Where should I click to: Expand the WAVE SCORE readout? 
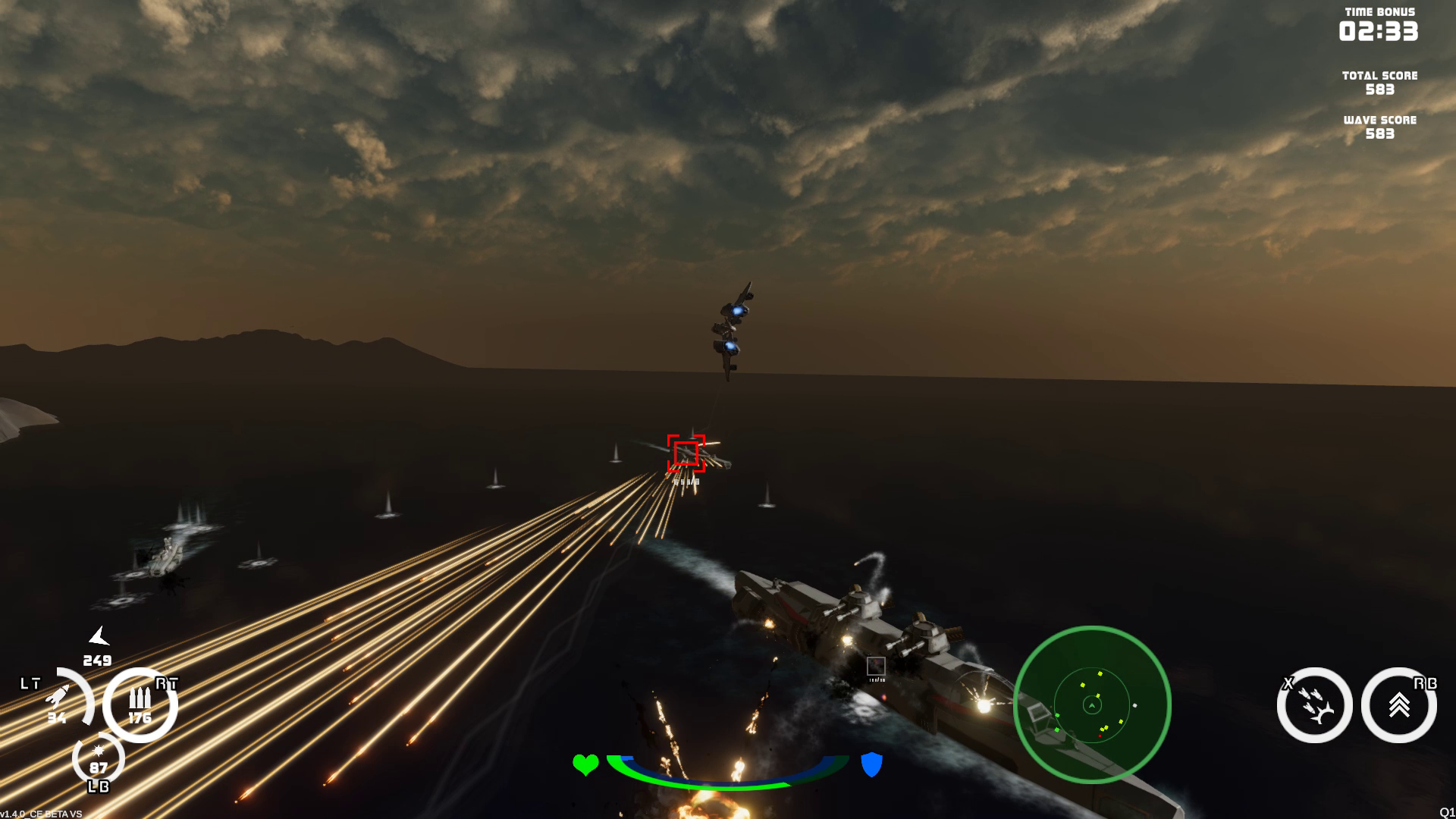click(1380, 126)
